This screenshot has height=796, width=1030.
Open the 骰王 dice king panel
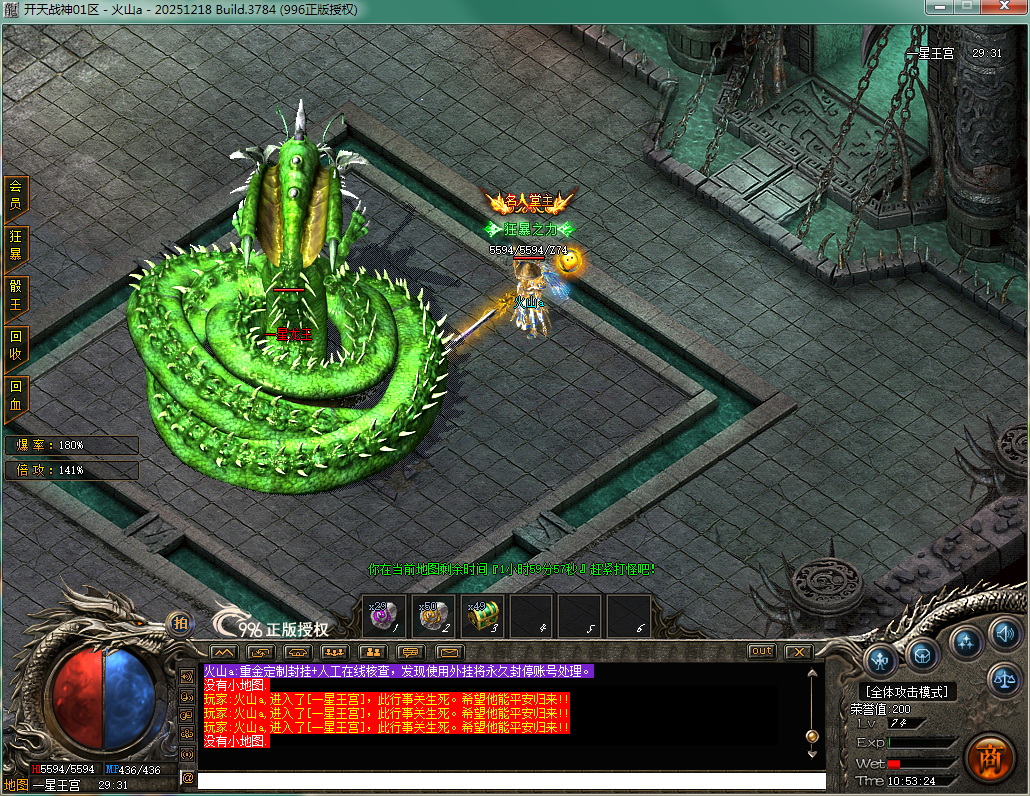coord(16,295)
